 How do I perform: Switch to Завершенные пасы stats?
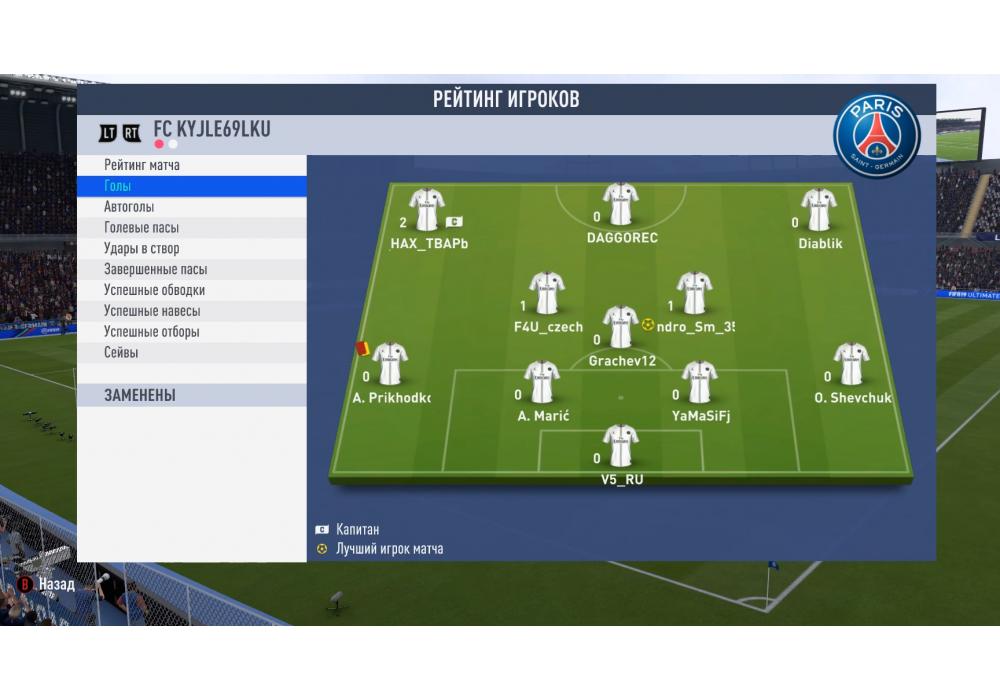(x=156, y=270)
